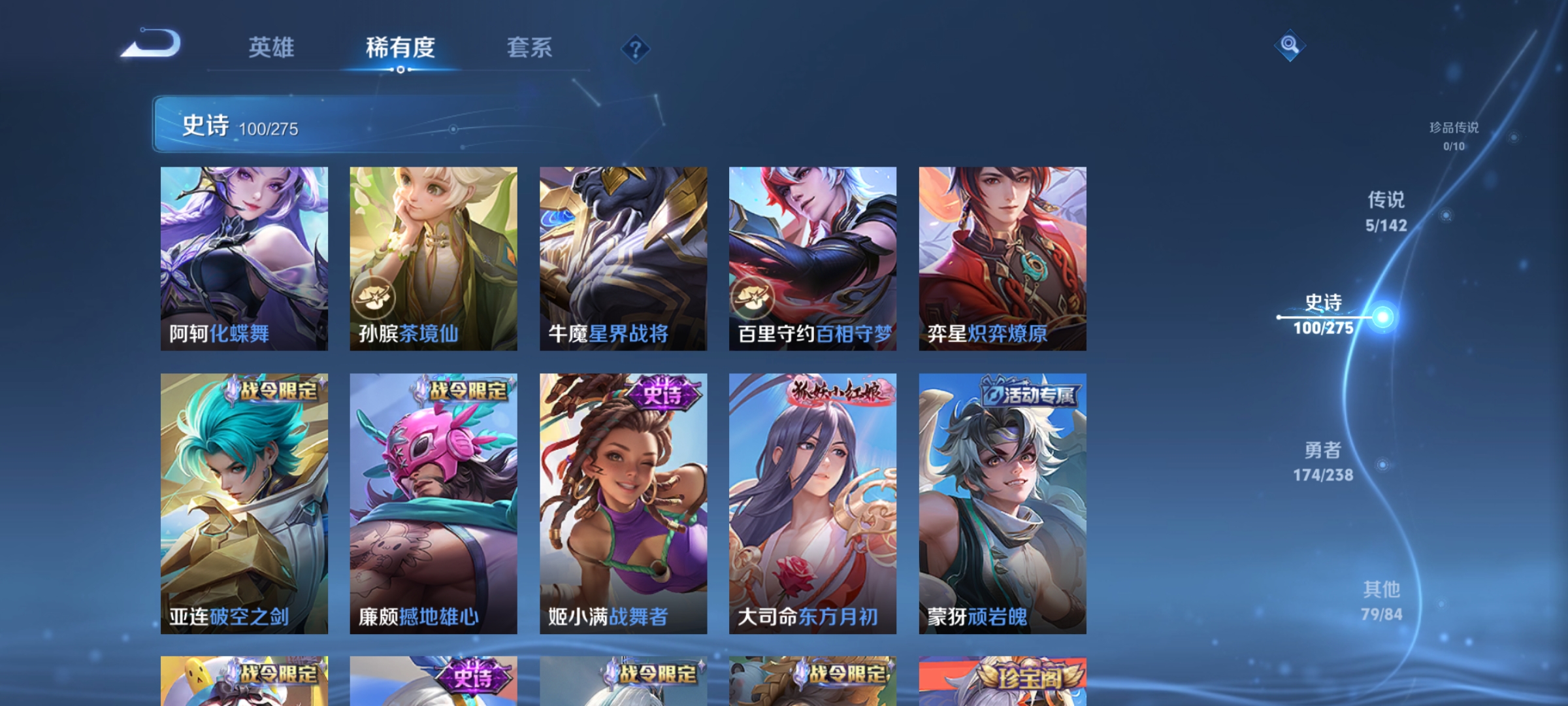1568x706 pixels.
Task: Switch to the 英雄 tab
Action: (272, 47)
